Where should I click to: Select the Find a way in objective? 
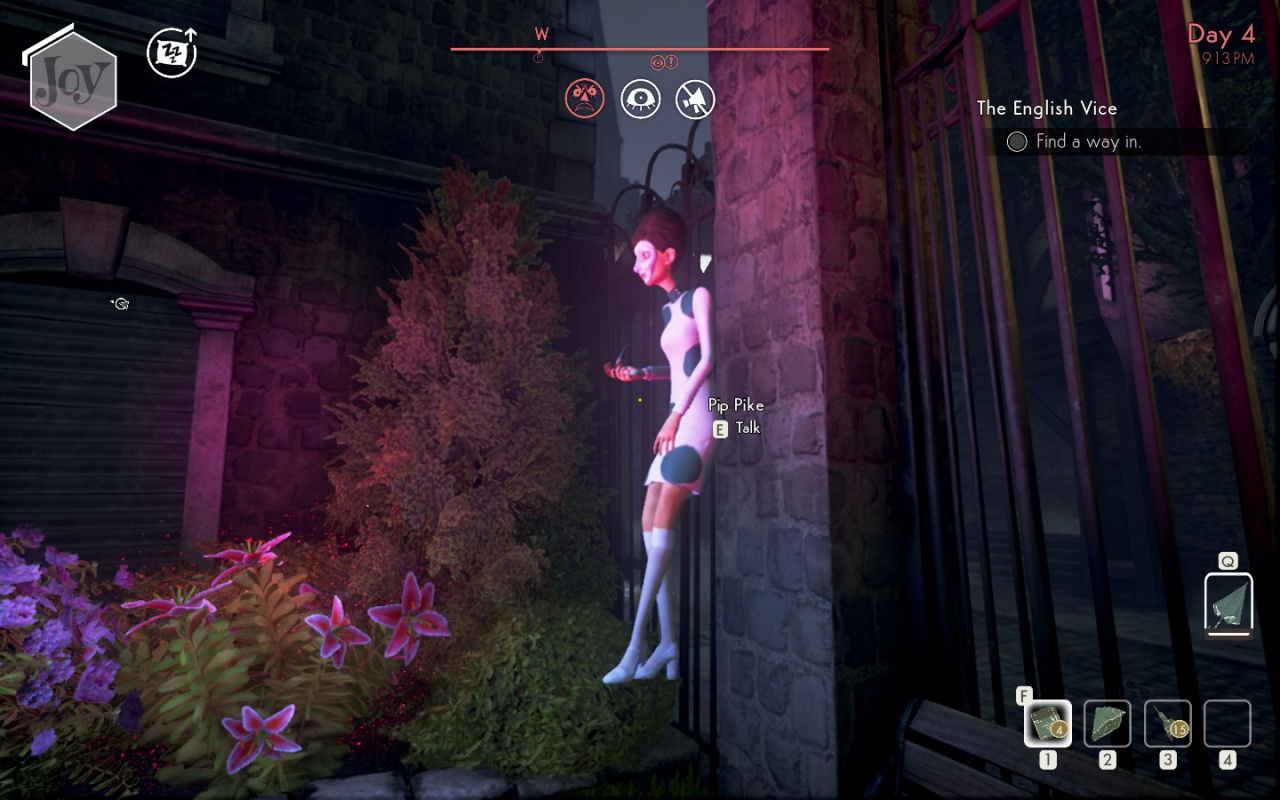tap(1088, 142)
